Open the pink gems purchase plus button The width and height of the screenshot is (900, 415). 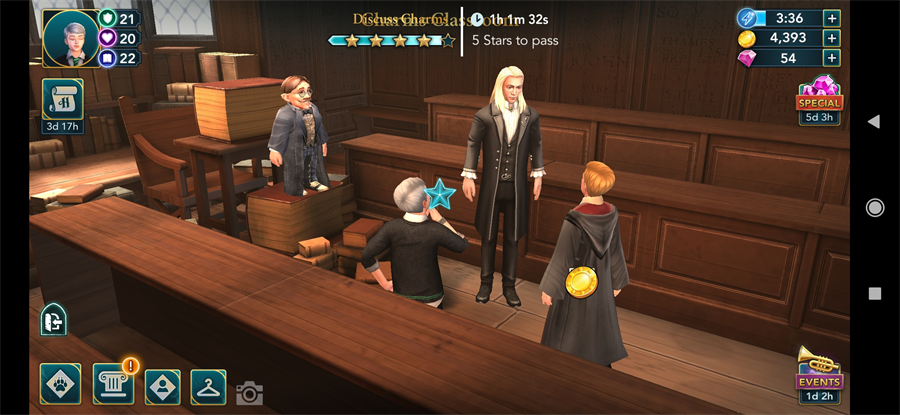(x=831, y=58)
